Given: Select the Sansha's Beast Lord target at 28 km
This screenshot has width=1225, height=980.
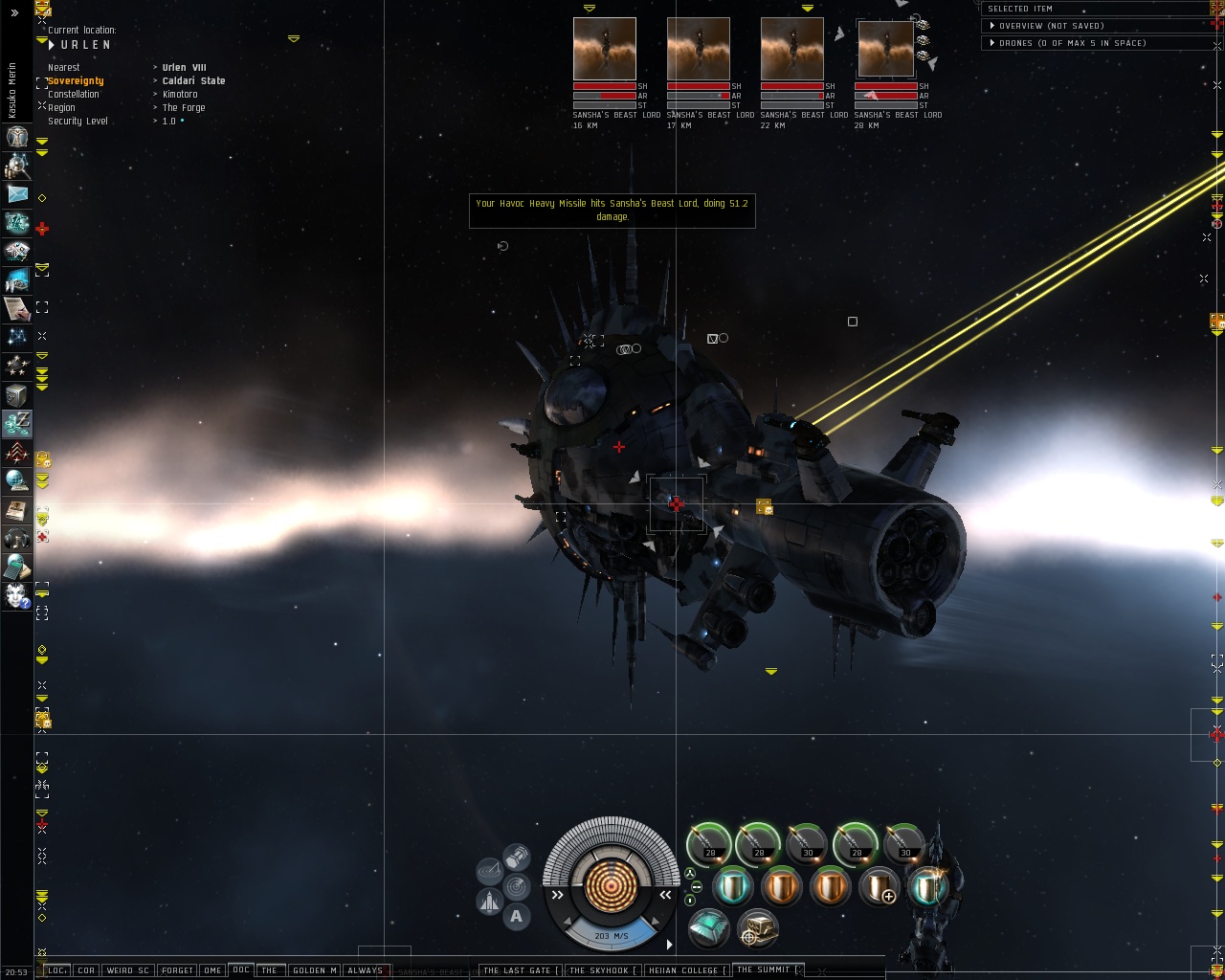Looking at the screenshot, I should point(885,49).
